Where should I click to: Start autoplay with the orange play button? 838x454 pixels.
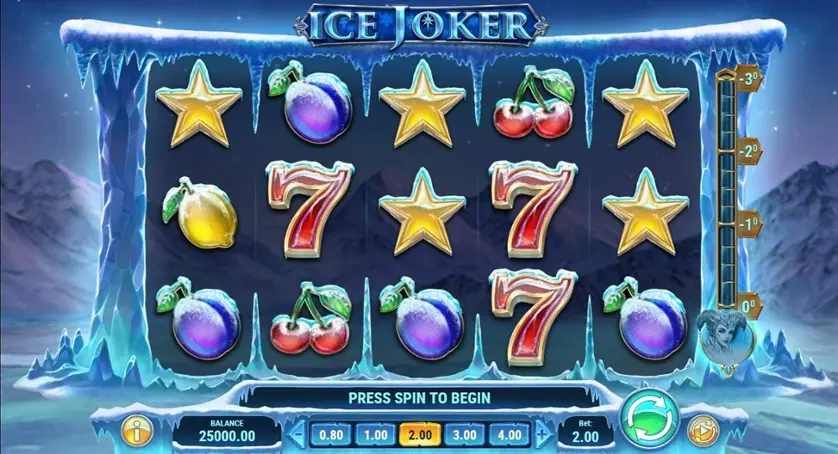(x=704, y=431)
